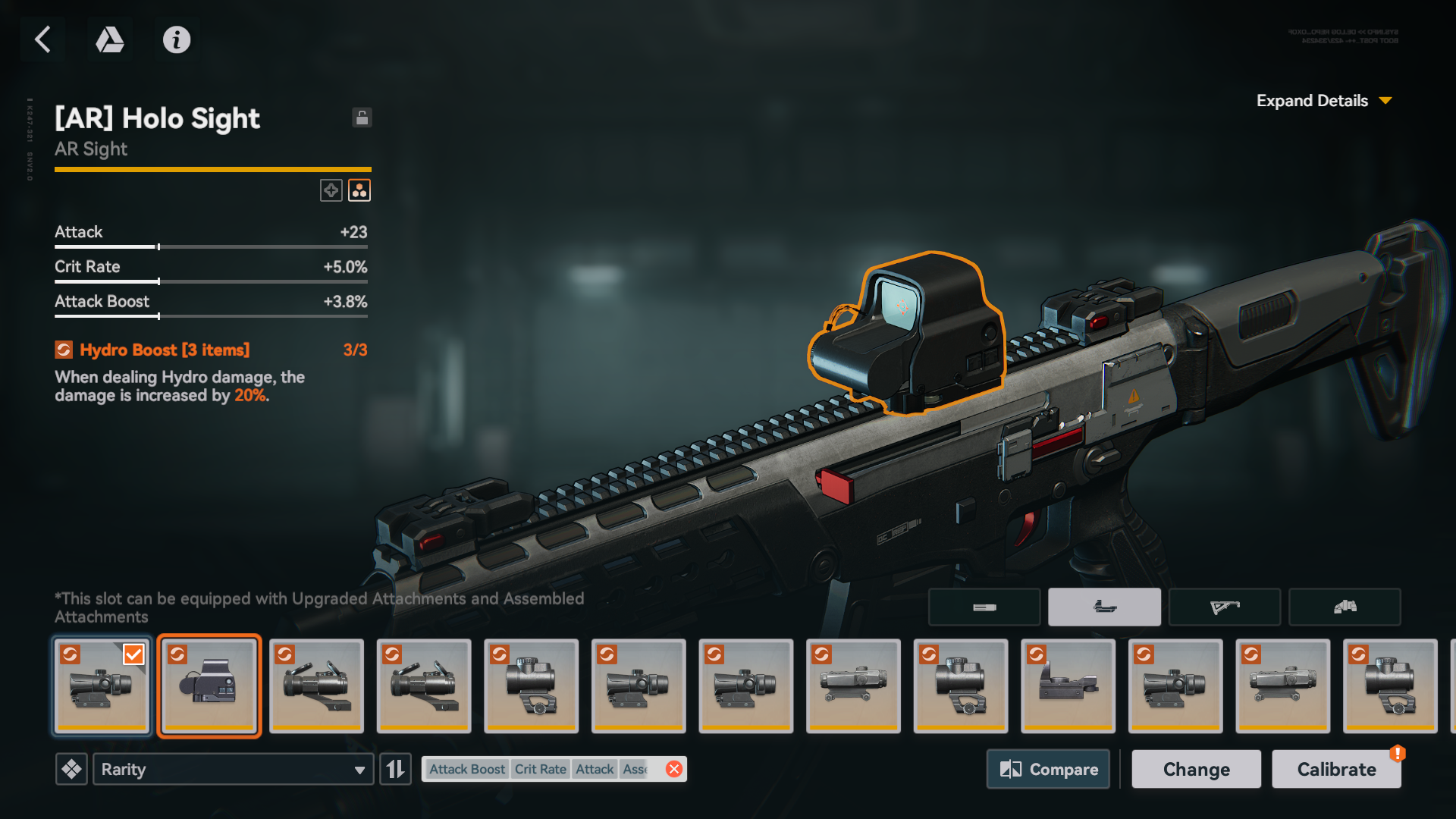
Task: Switch to the sight attachment tab
Action: tap(1104, 607)
